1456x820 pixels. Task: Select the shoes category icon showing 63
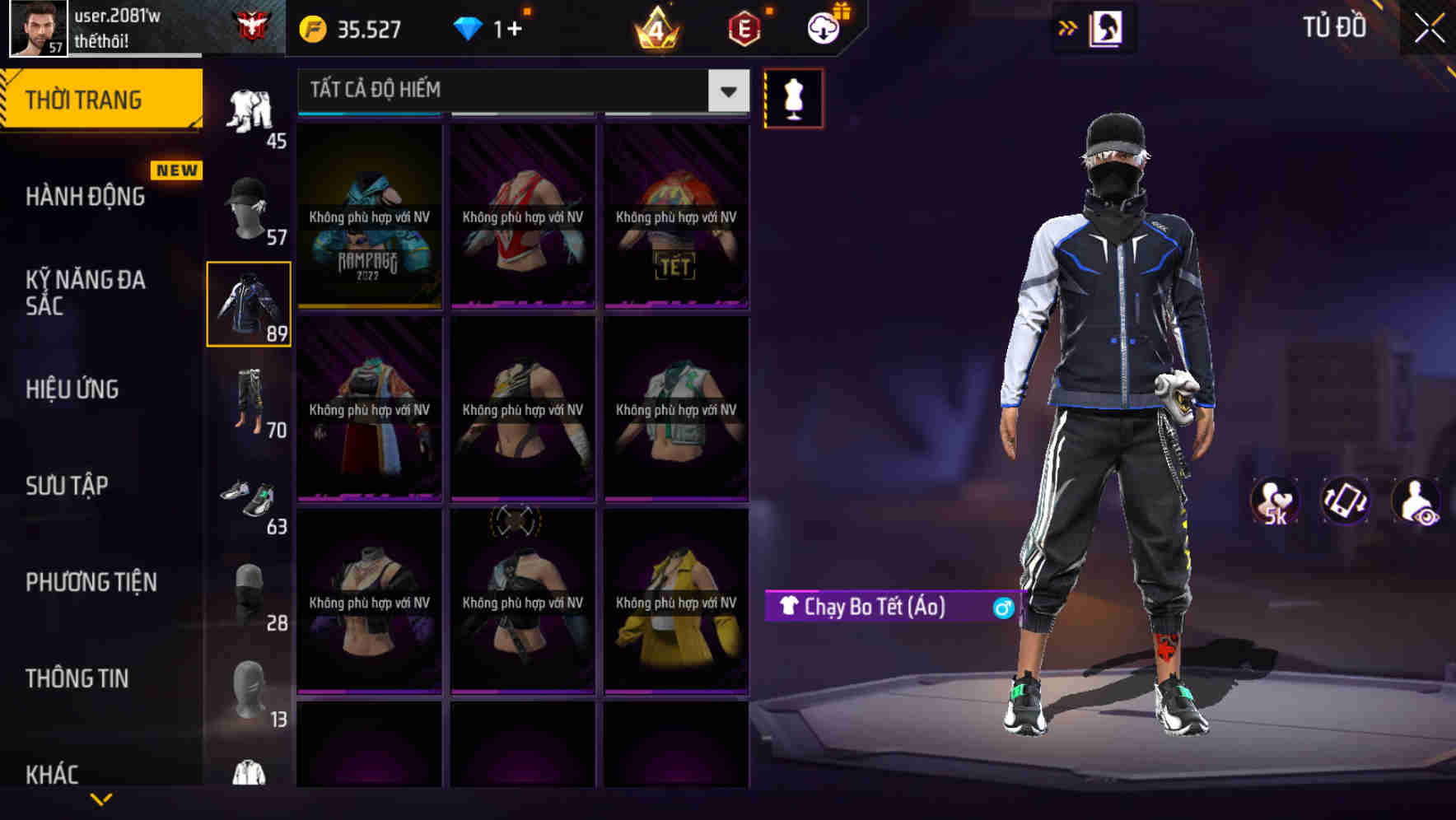(249, 494)
